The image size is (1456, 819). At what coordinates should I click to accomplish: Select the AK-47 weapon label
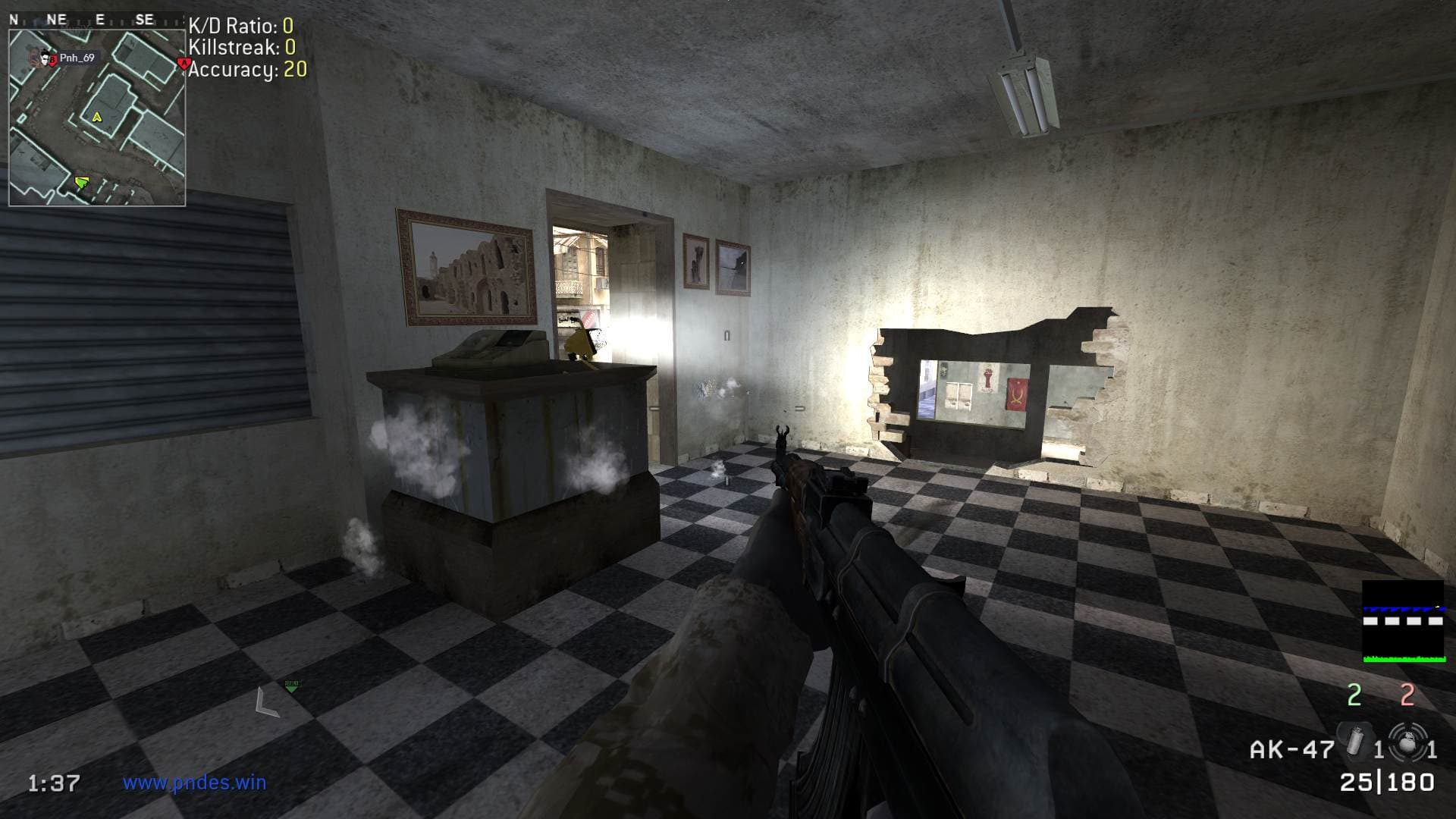tap(1291, 750)
